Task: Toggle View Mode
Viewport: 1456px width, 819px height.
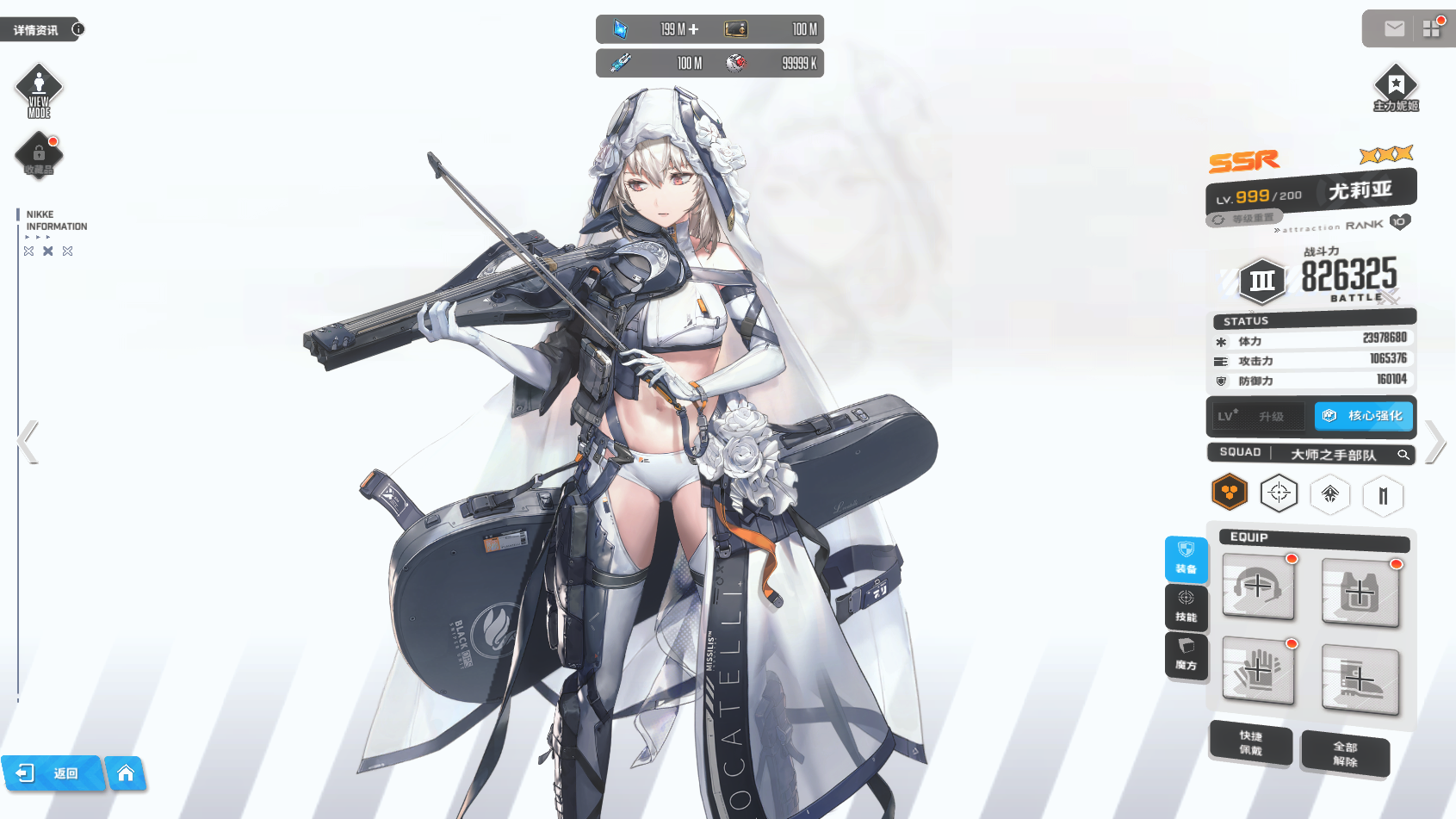Action: coord(39,90)
